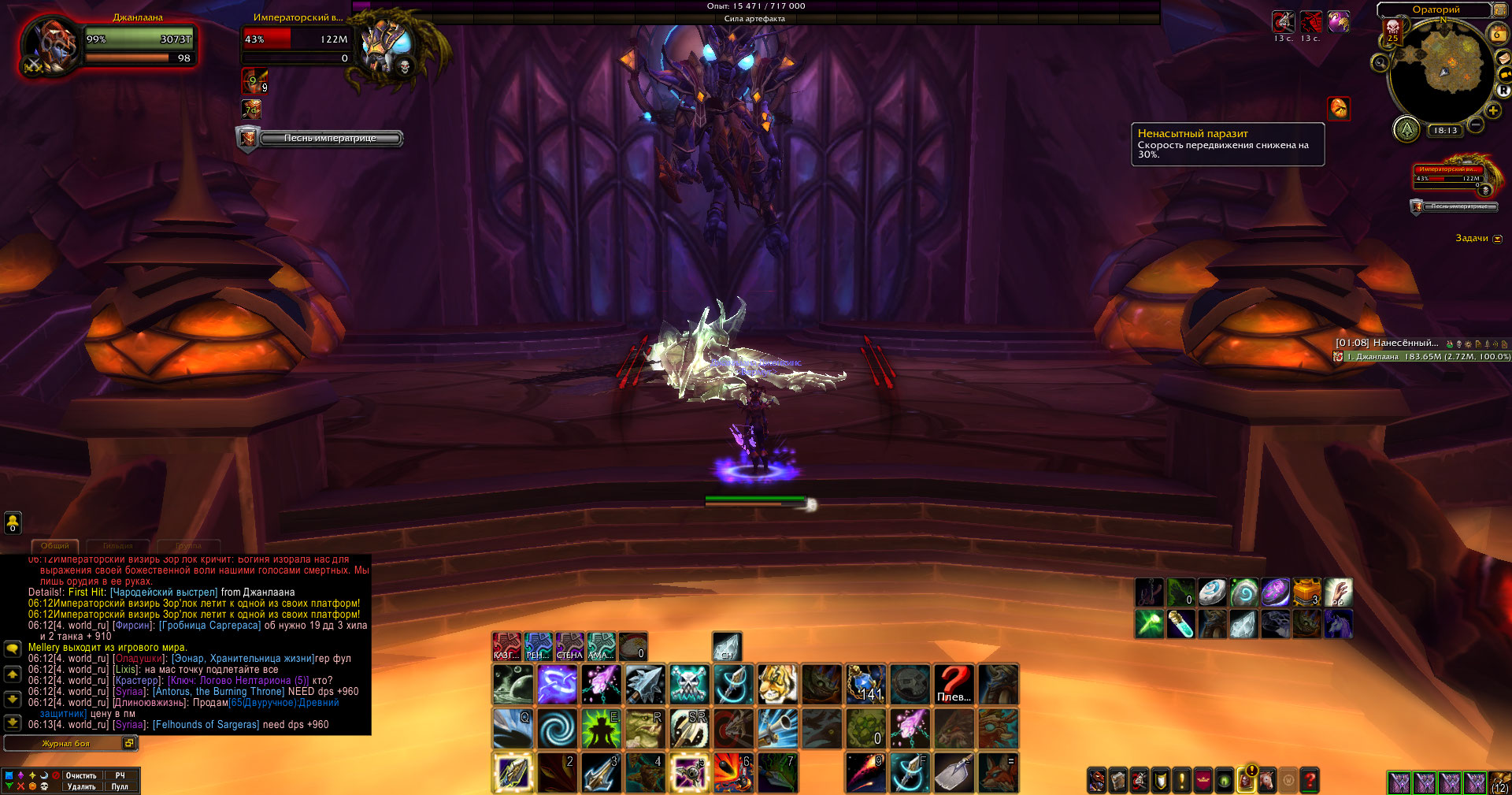
Task: Open the Журнал боя combat log
Action: (66, 743)
